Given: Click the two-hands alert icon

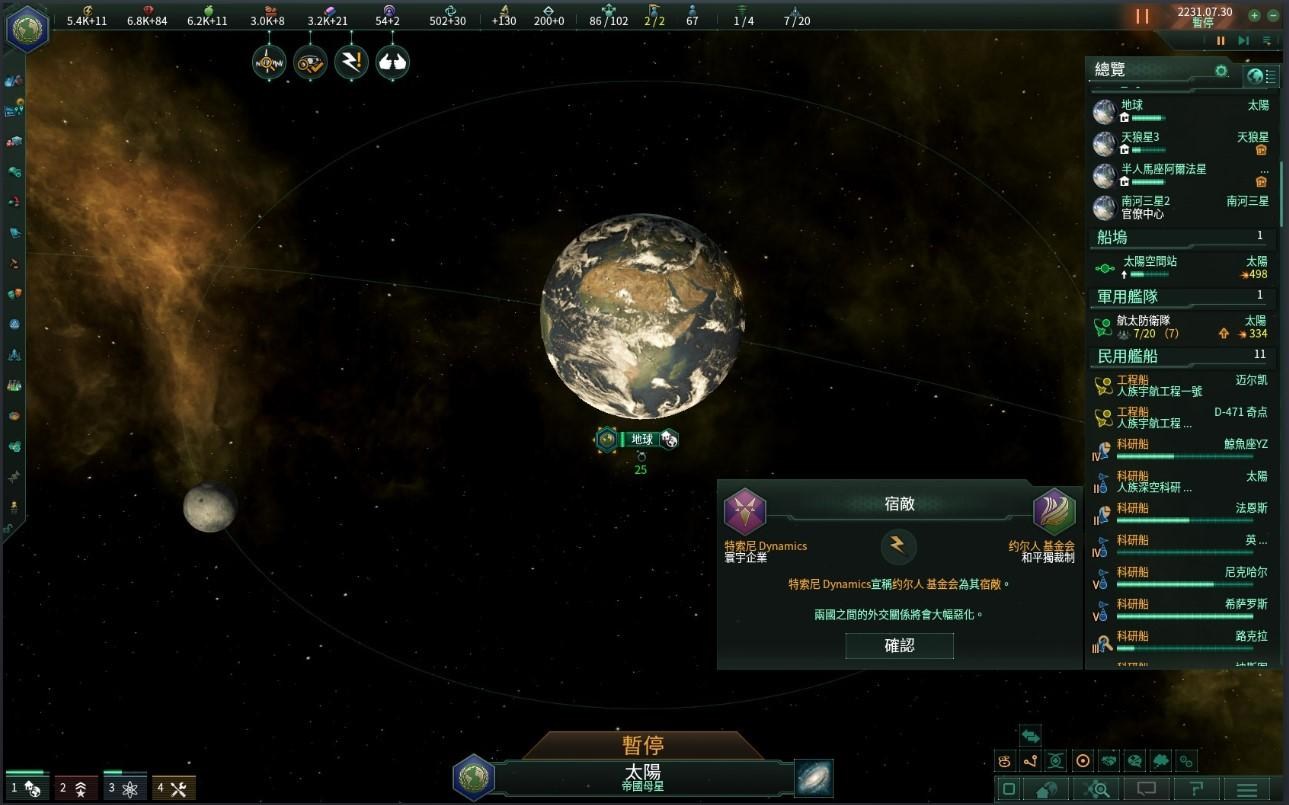Looking at the screenshot, I should pos(392,62).
